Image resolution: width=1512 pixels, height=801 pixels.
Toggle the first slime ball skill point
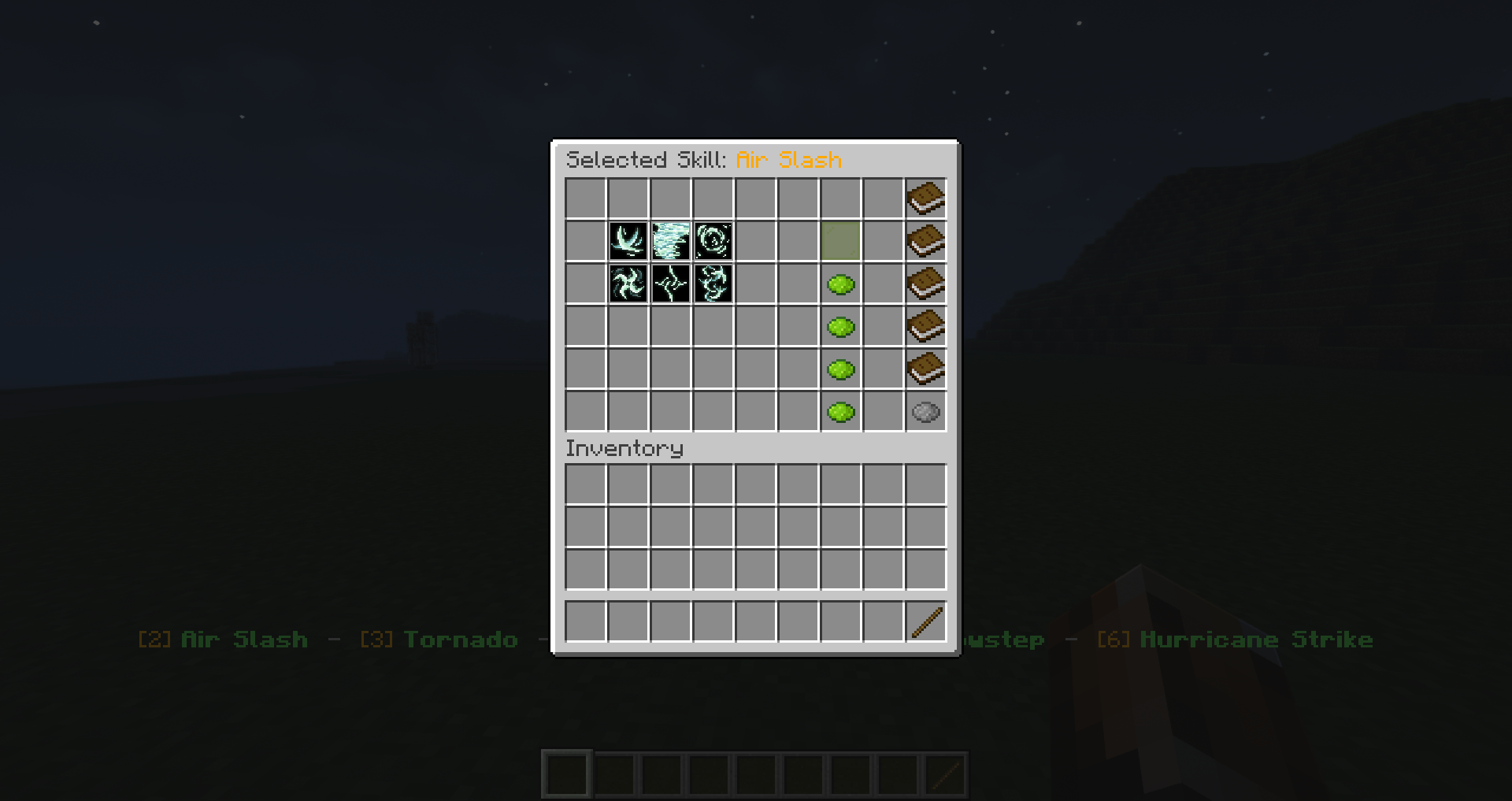tap(840, 284)
